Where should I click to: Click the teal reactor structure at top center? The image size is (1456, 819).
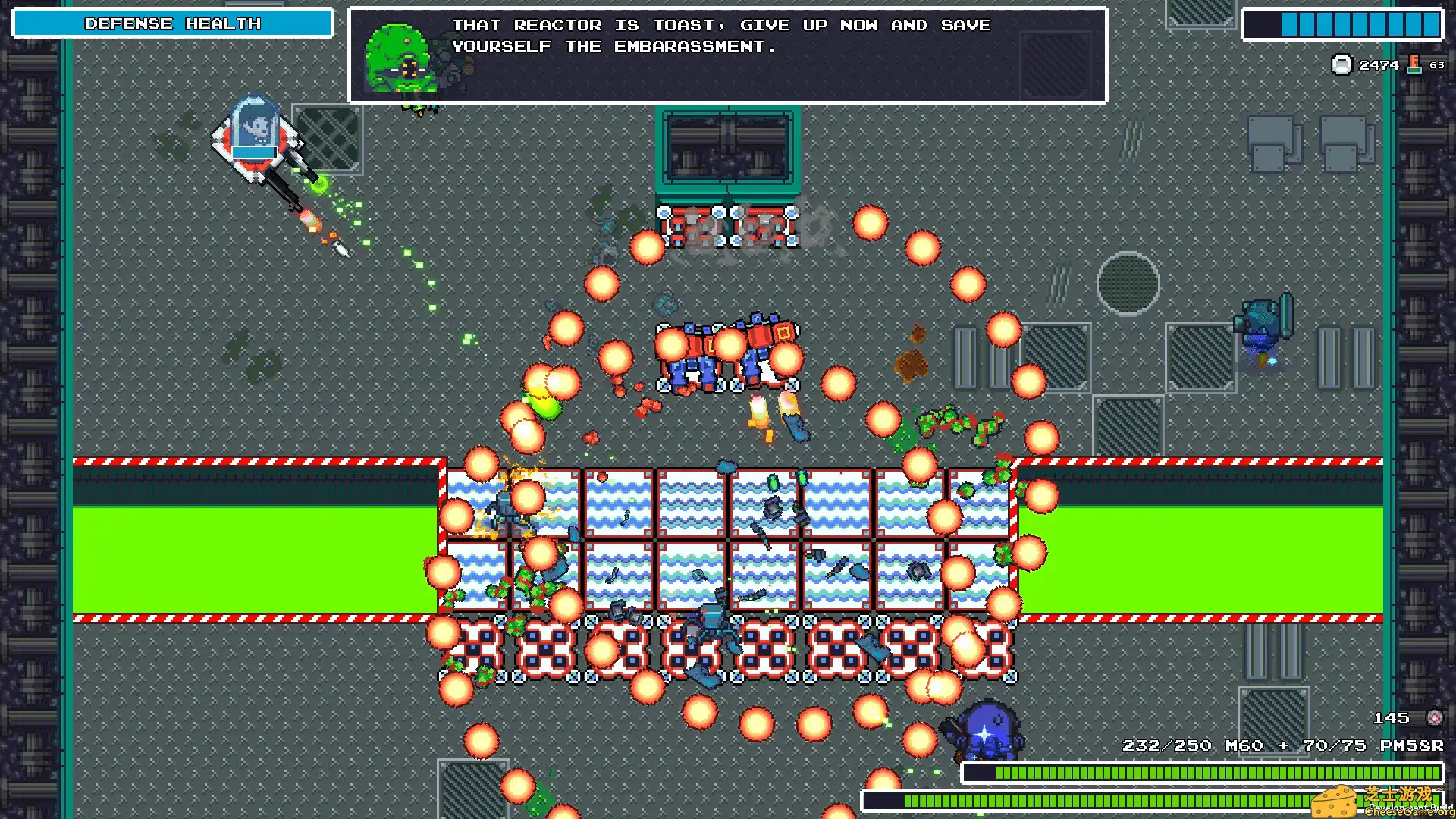pos(728,148)
